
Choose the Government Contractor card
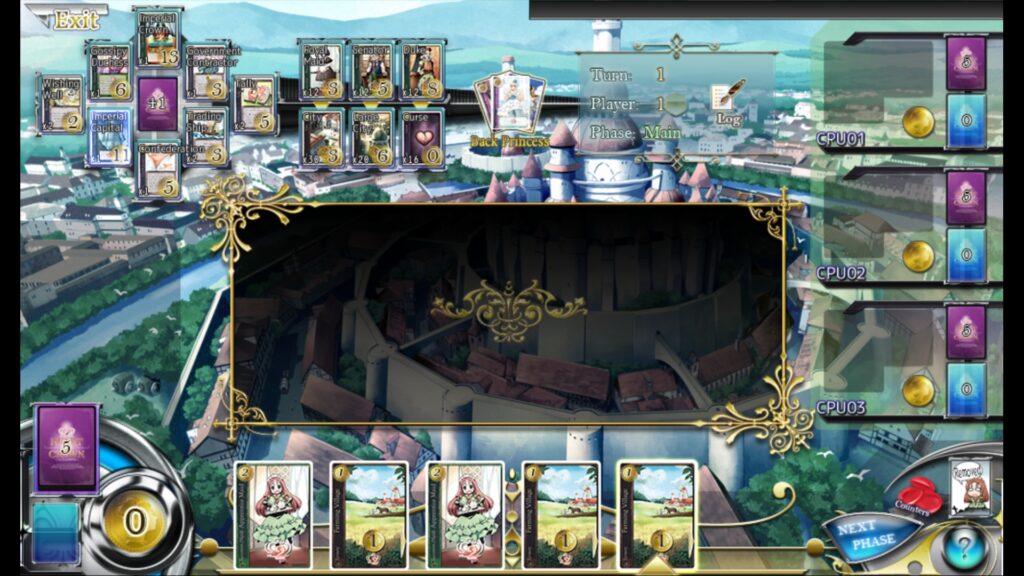[x=207, y=72]
